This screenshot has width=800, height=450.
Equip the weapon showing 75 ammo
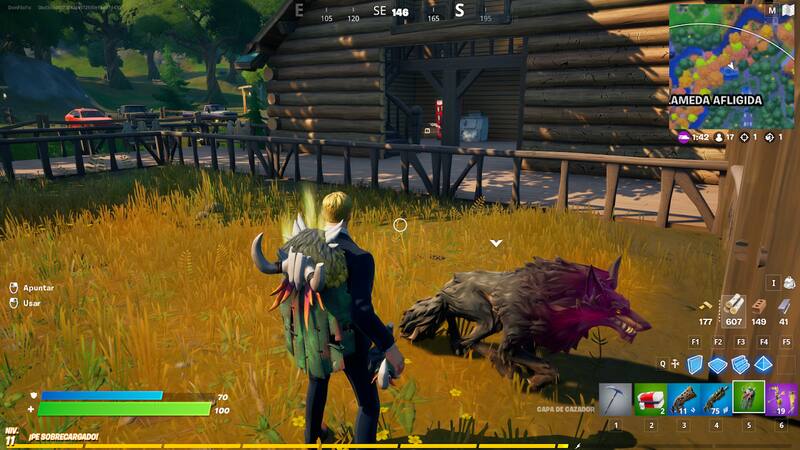716,398
